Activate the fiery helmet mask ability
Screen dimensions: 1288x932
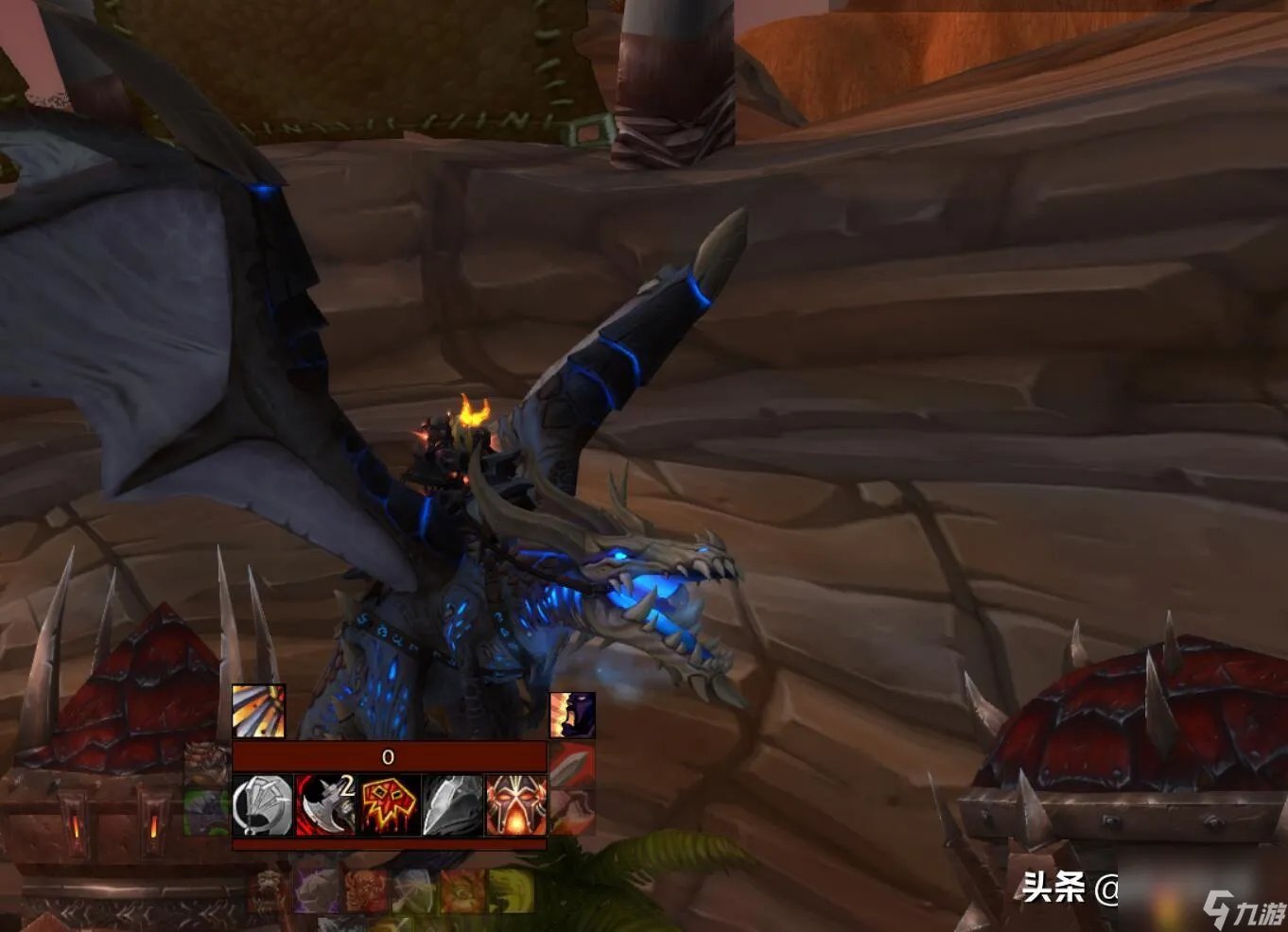point(515,805)
